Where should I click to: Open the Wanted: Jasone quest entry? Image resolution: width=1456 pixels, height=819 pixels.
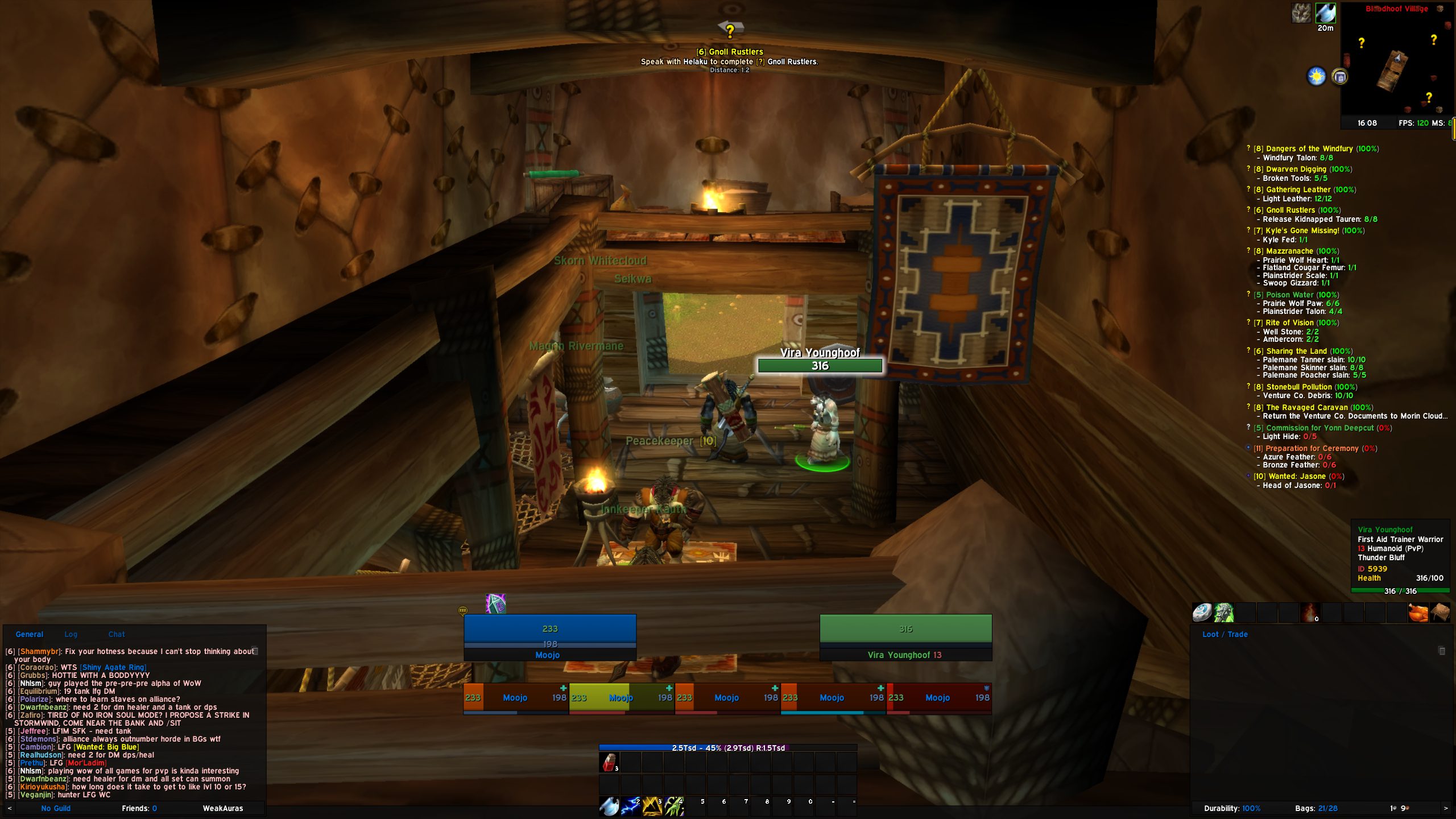(x=1297, y=477)
